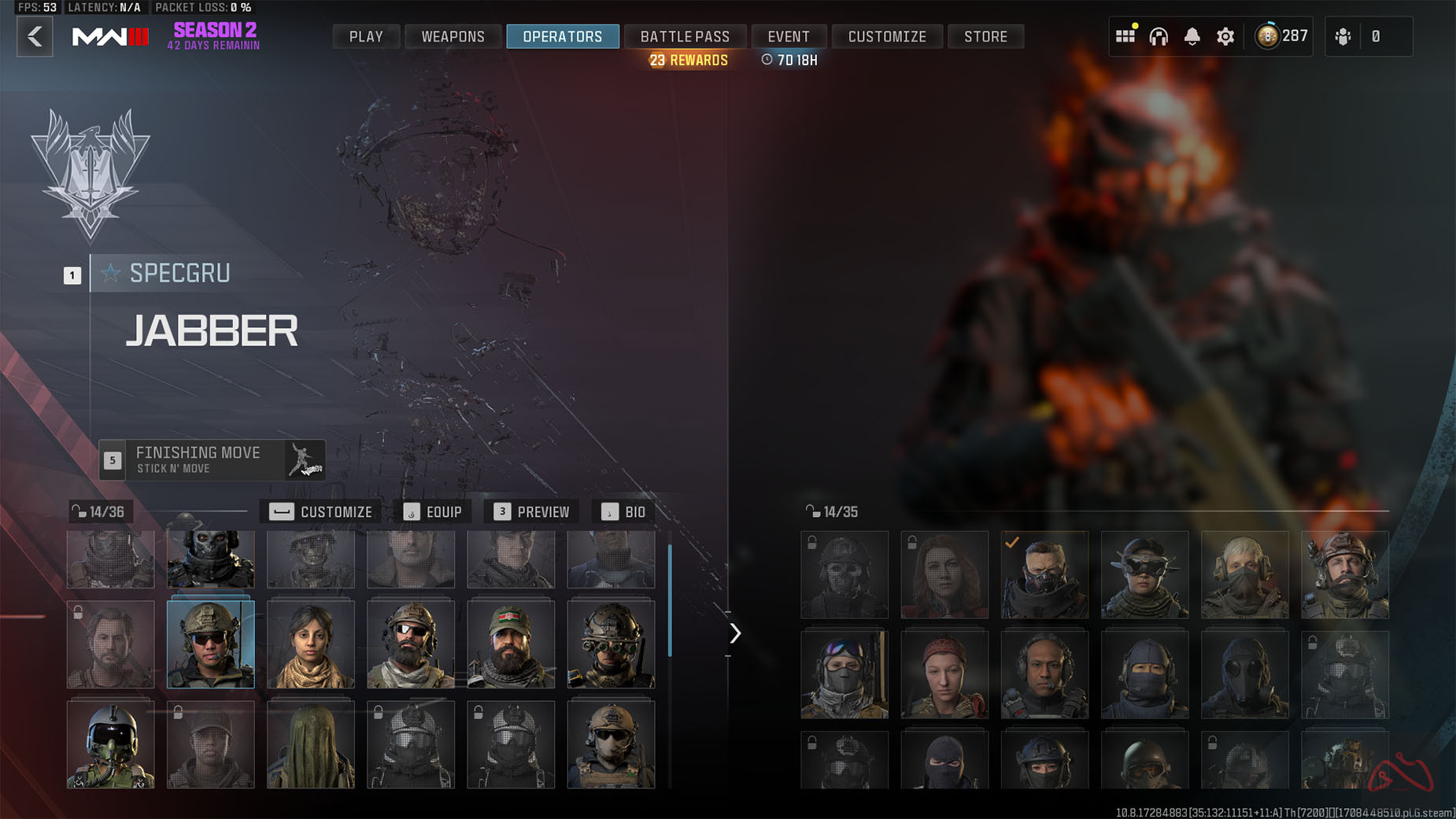Image resolution: width=1456 pixels, height=819 pixels.
Task: Show notifications via the bell icon
Action: pyautogui.click(x=1192, y=36)
